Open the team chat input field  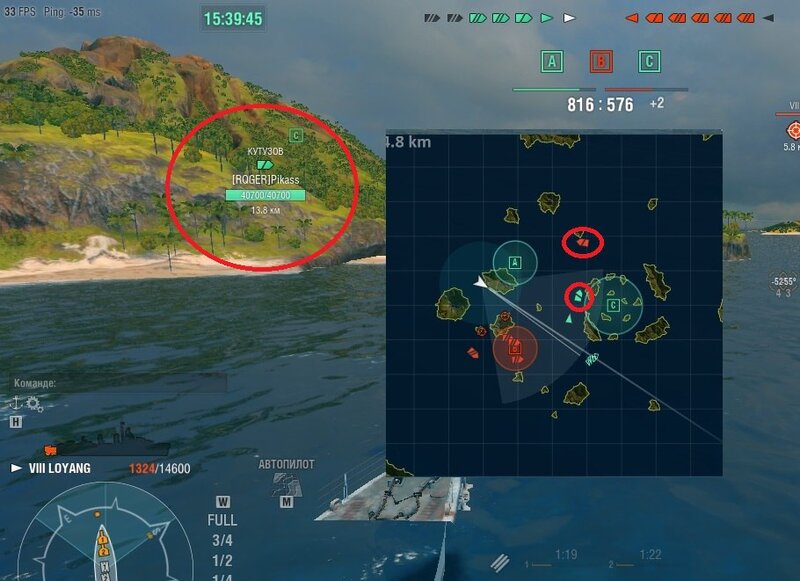pyautogui.click(x=118, y=382)
